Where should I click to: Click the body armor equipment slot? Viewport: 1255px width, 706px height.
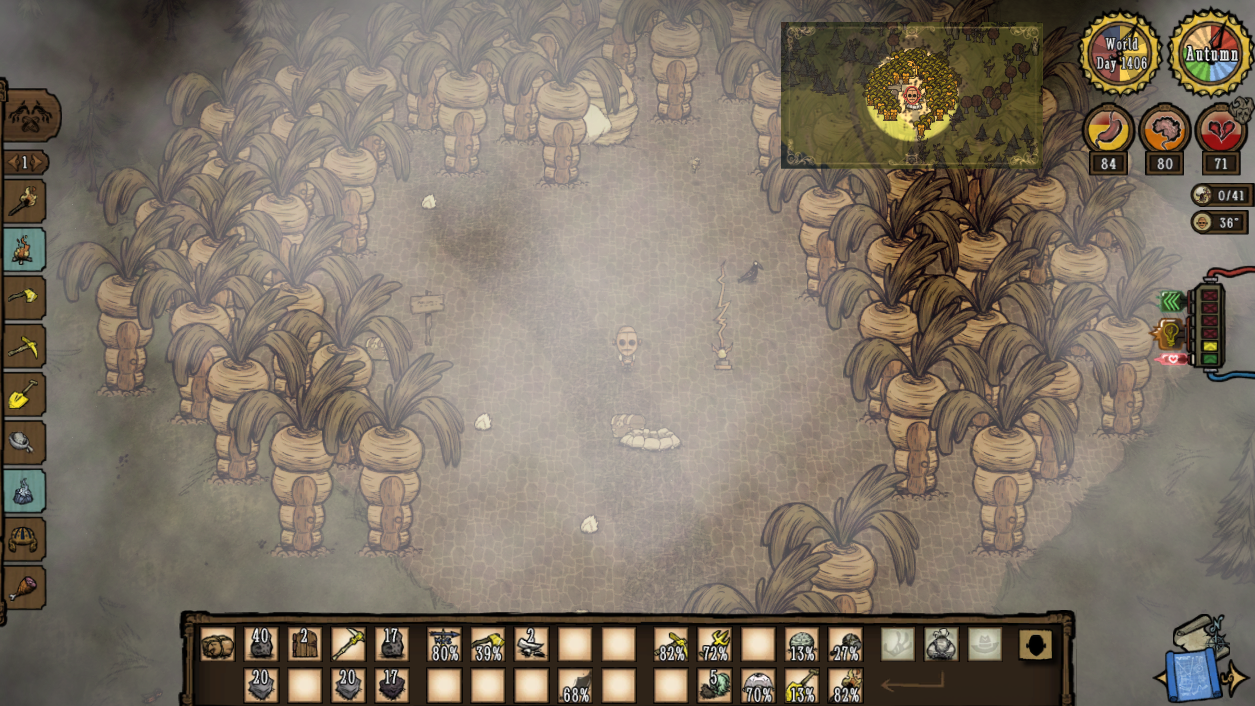point(940,644)
